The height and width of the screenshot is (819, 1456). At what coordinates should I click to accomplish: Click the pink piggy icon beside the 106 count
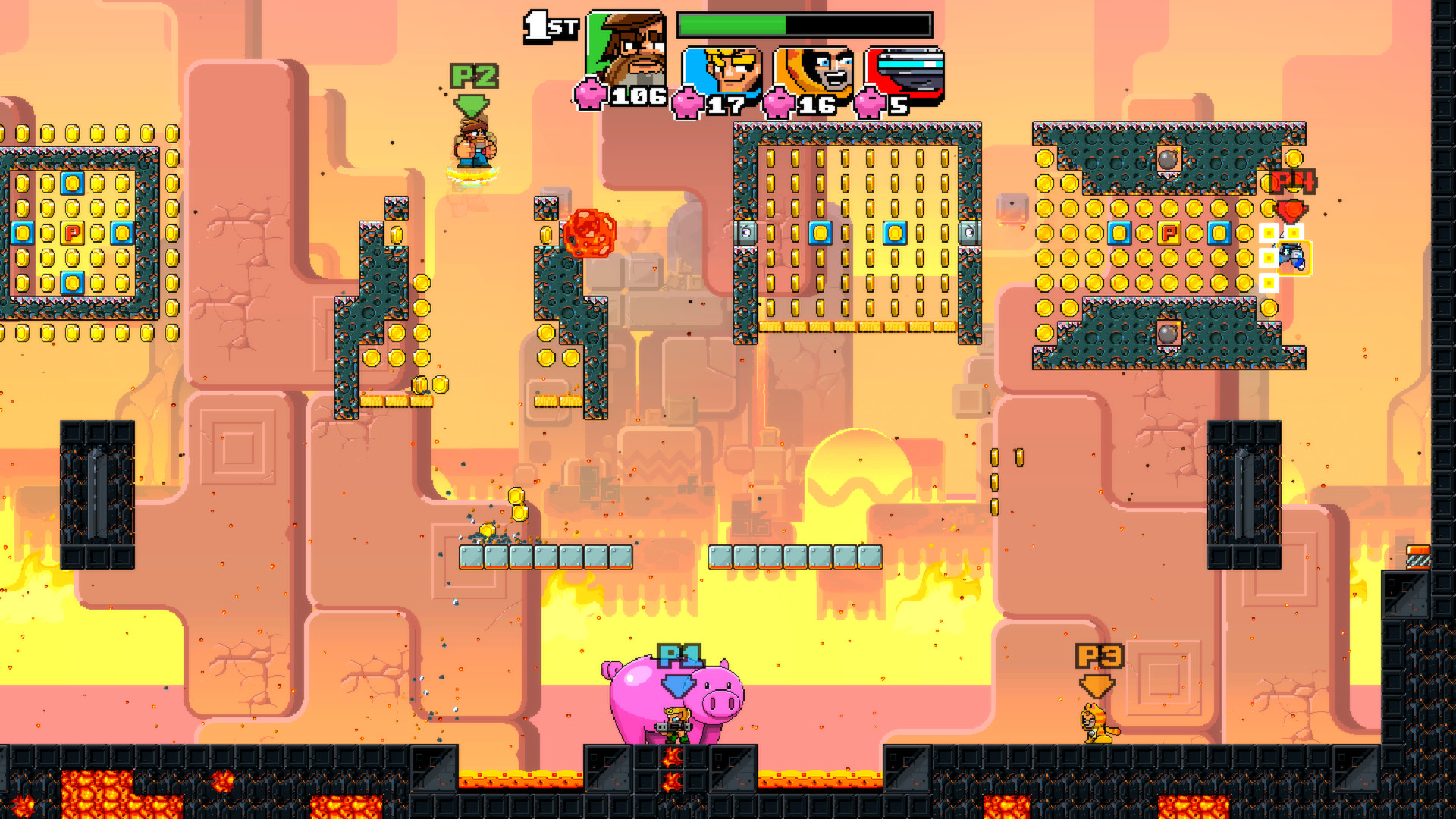[591, 94]
